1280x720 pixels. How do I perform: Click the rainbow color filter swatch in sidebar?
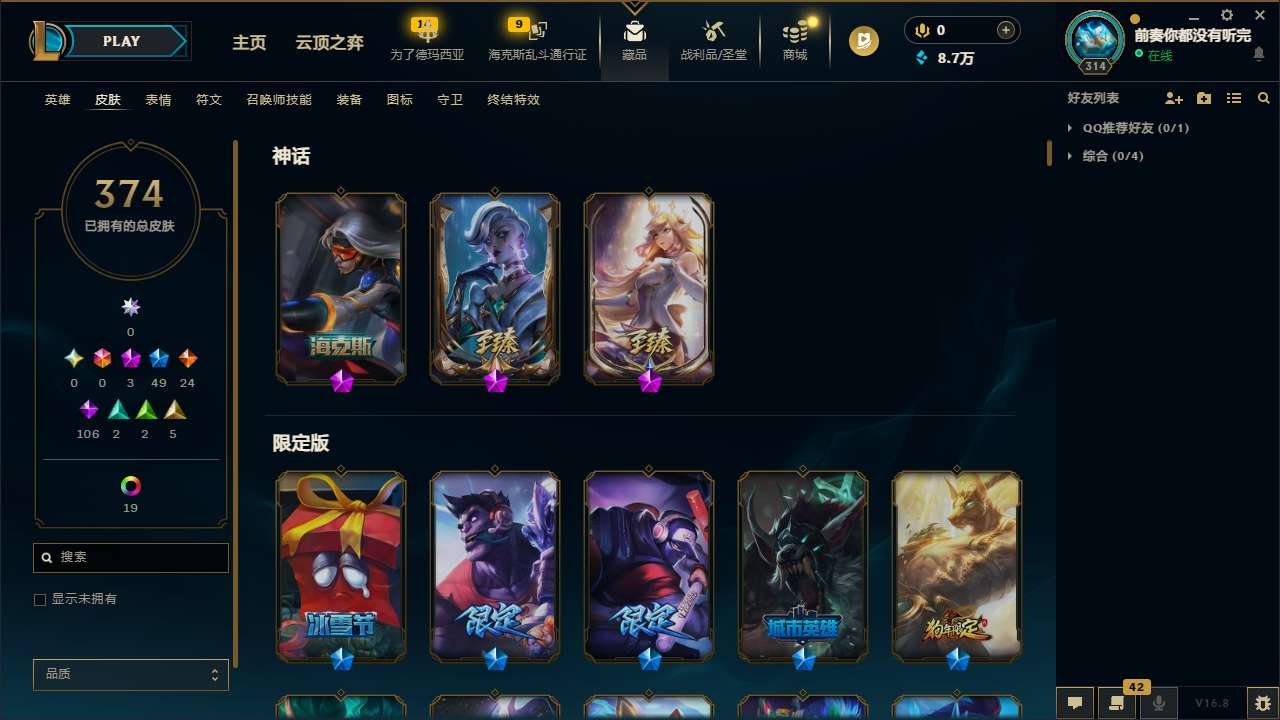[x=130, y=484]
